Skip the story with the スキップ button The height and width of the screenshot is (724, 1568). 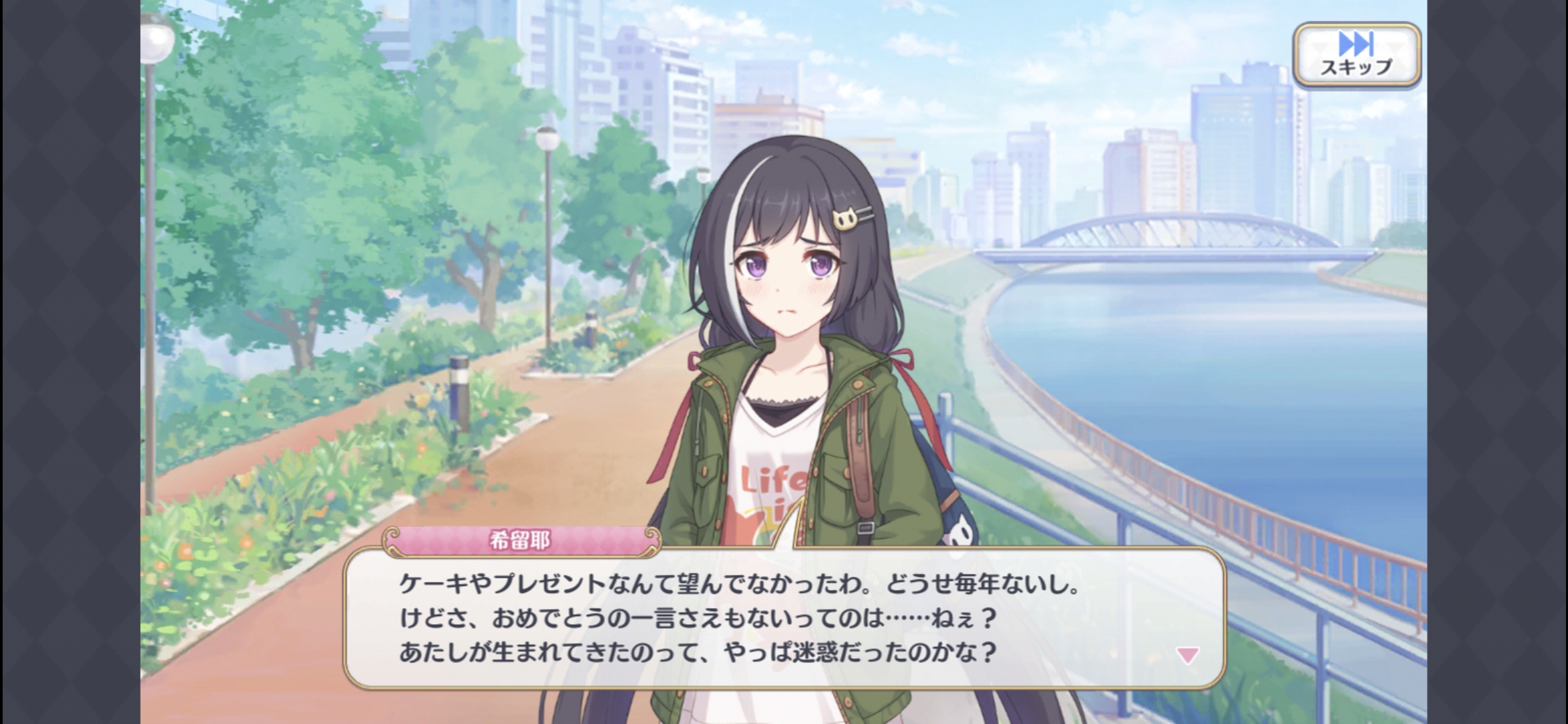(1356, 55)
